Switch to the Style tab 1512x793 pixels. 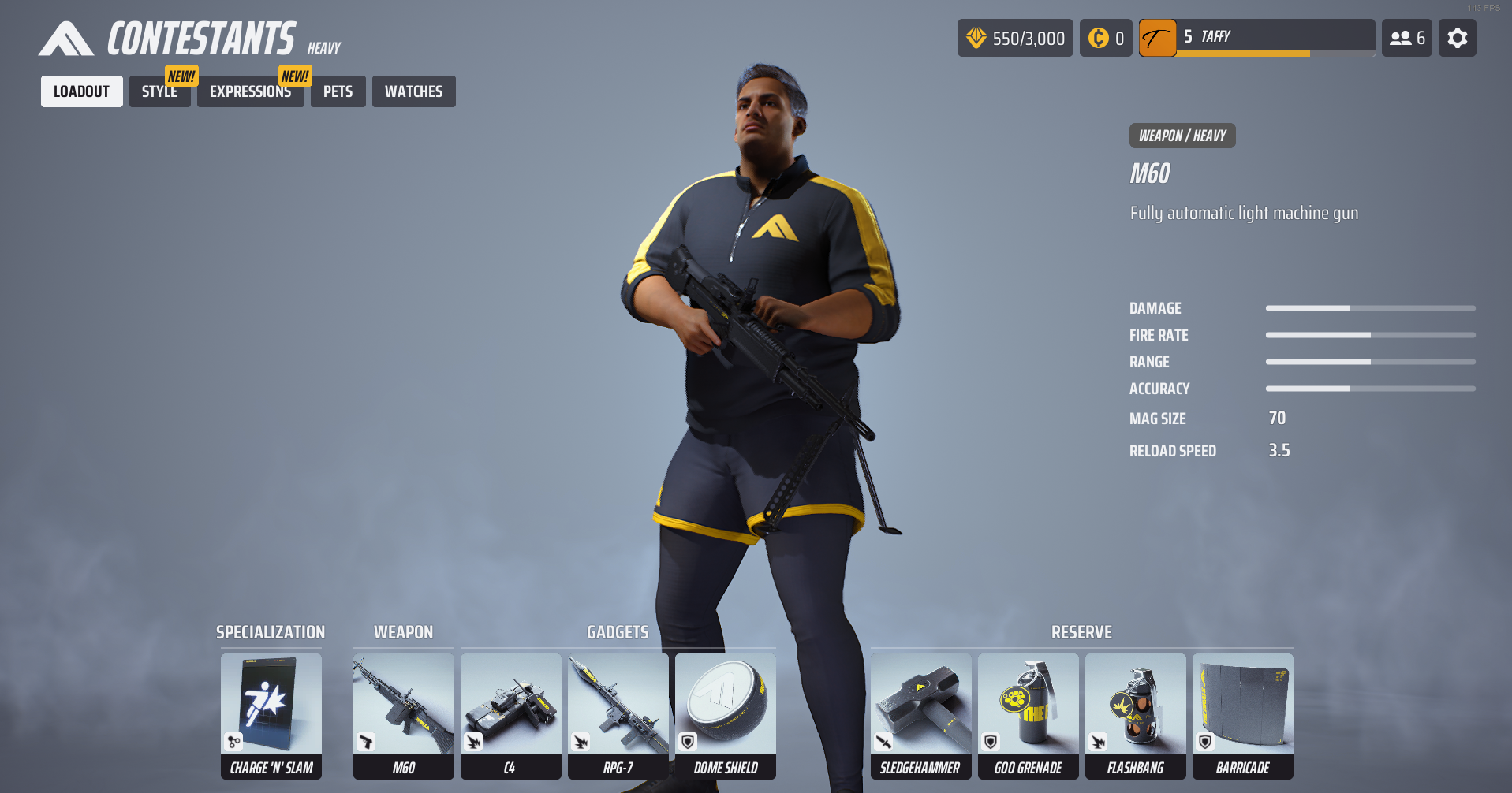pyautogui.click(x=159, y=91)
